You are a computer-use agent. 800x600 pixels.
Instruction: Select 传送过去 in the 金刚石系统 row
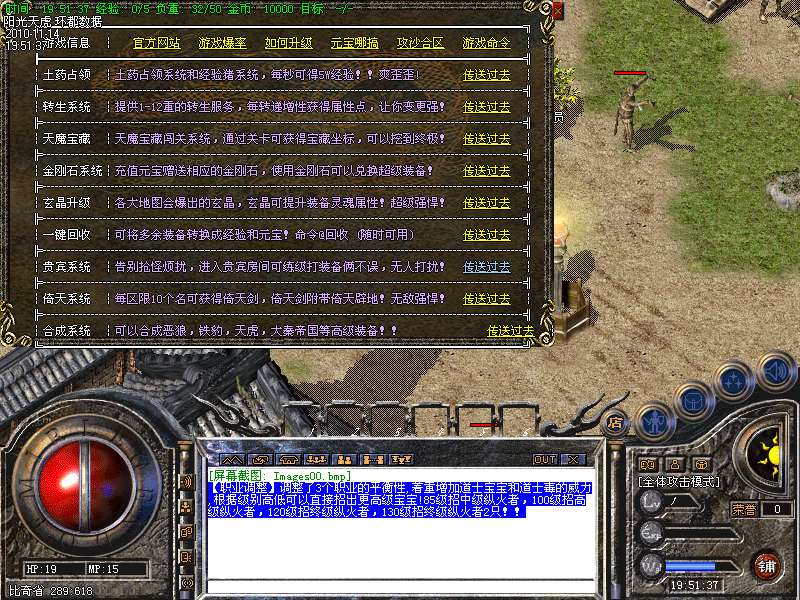coord(487,171)
